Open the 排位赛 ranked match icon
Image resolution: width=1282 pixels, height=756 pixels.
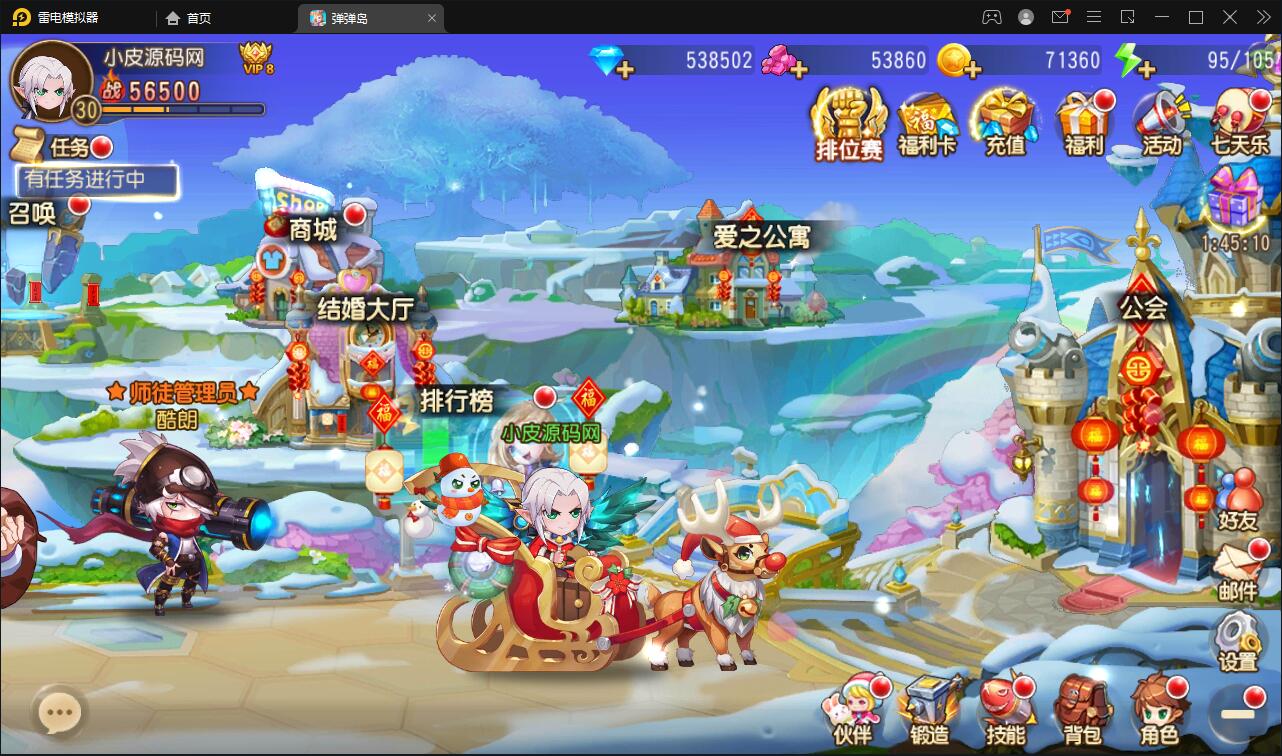846,122
